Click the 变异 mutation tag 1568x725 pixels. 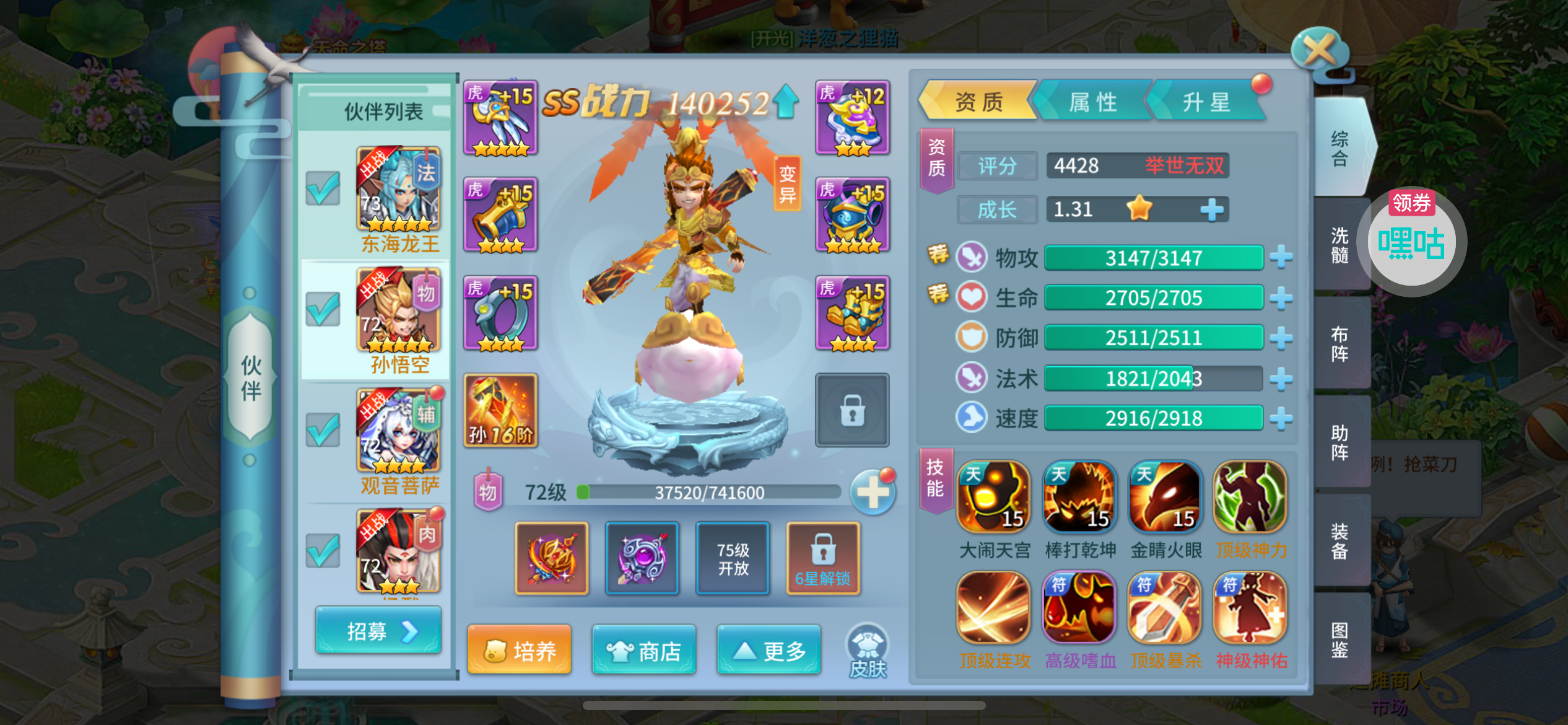pos(787,184)
